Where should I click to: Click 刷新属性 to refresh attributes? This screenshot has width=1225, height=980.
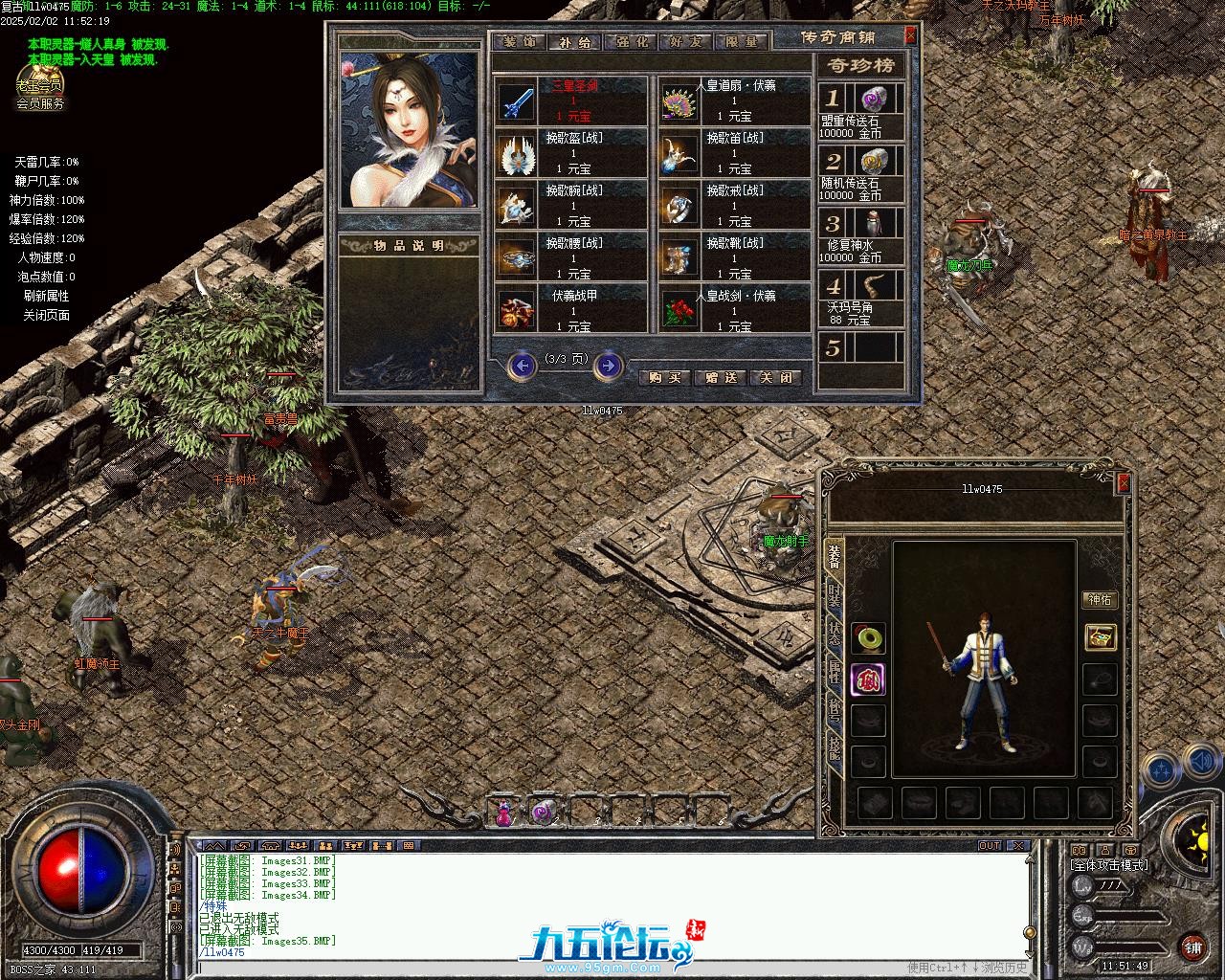click(46, 296)
